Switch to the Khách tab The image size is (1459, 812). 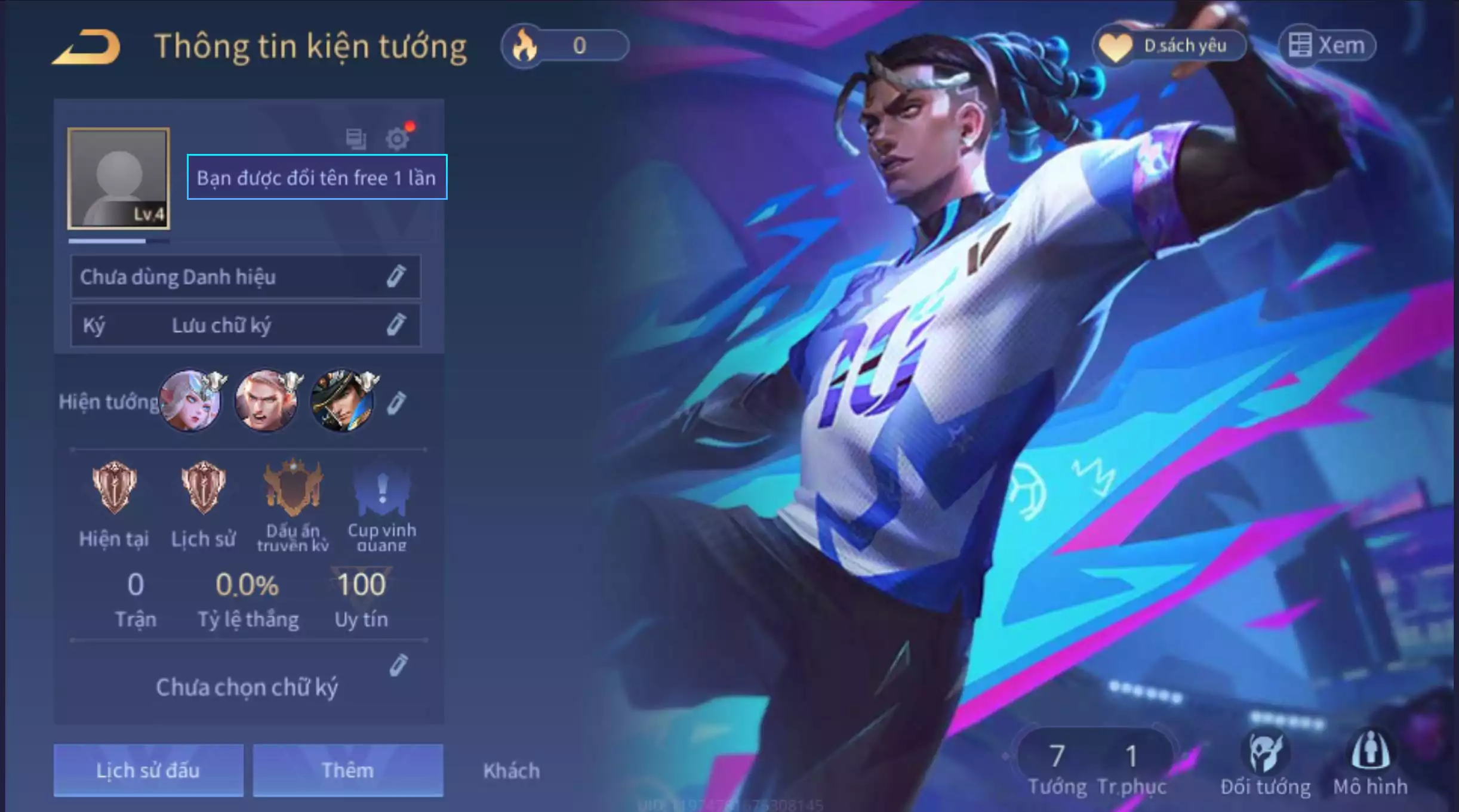510,770
